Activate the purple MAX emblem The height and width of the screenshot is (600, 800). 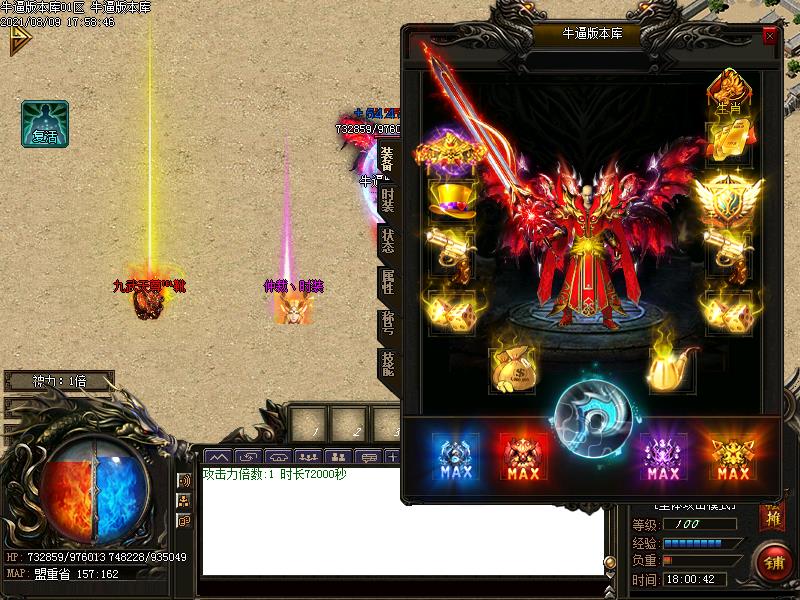(x=663, y=458)
